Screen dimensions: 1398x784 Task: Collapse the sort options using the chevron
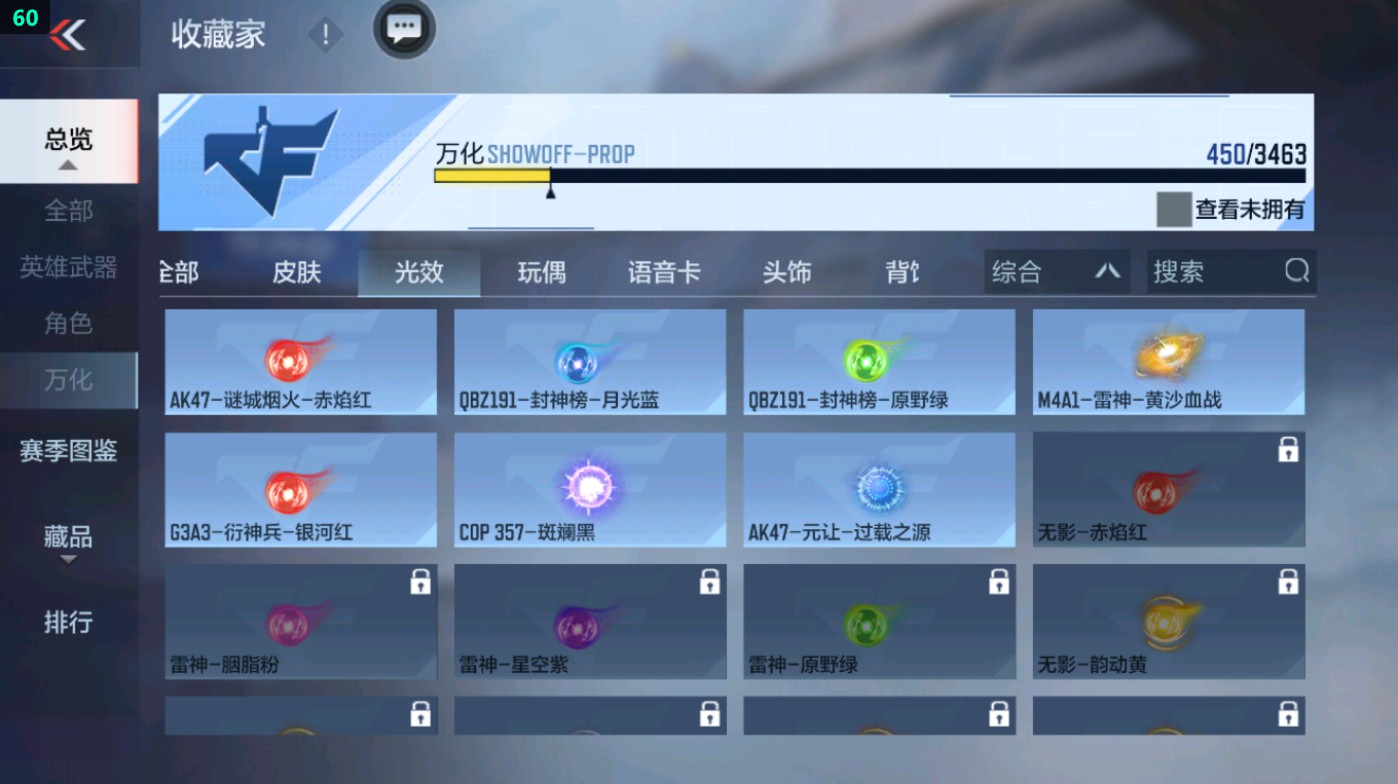(1110, 271)
